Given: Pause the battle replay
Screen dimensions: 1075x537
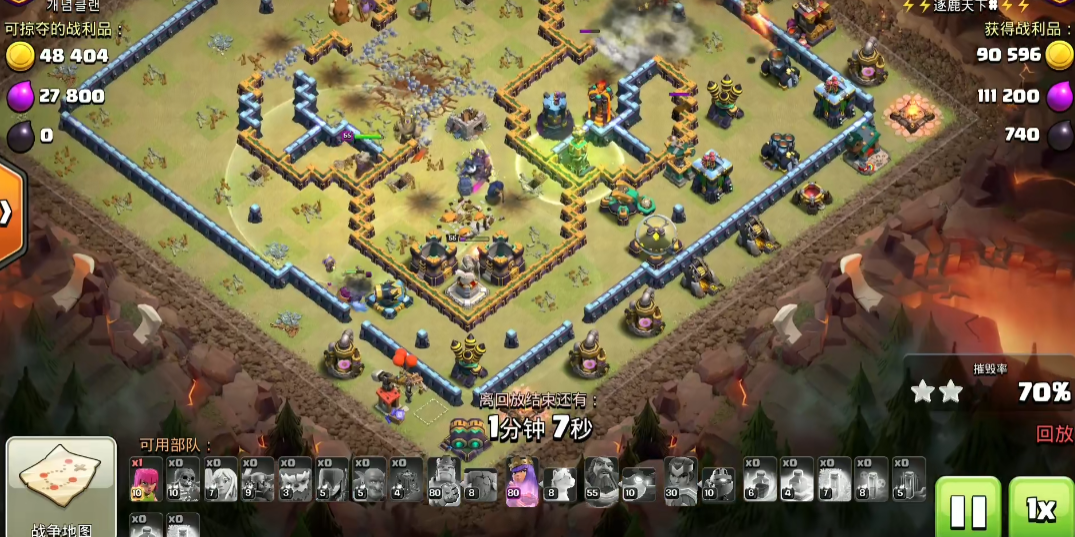Looking at the screenshot, I should 967,508.
